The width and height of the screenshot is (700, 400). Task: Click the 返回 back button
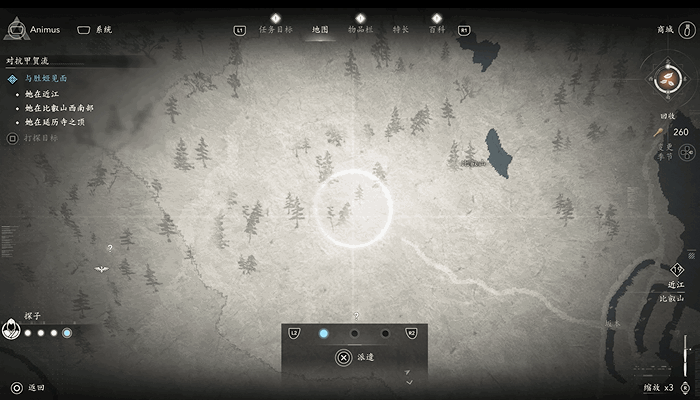pos(28,387)
